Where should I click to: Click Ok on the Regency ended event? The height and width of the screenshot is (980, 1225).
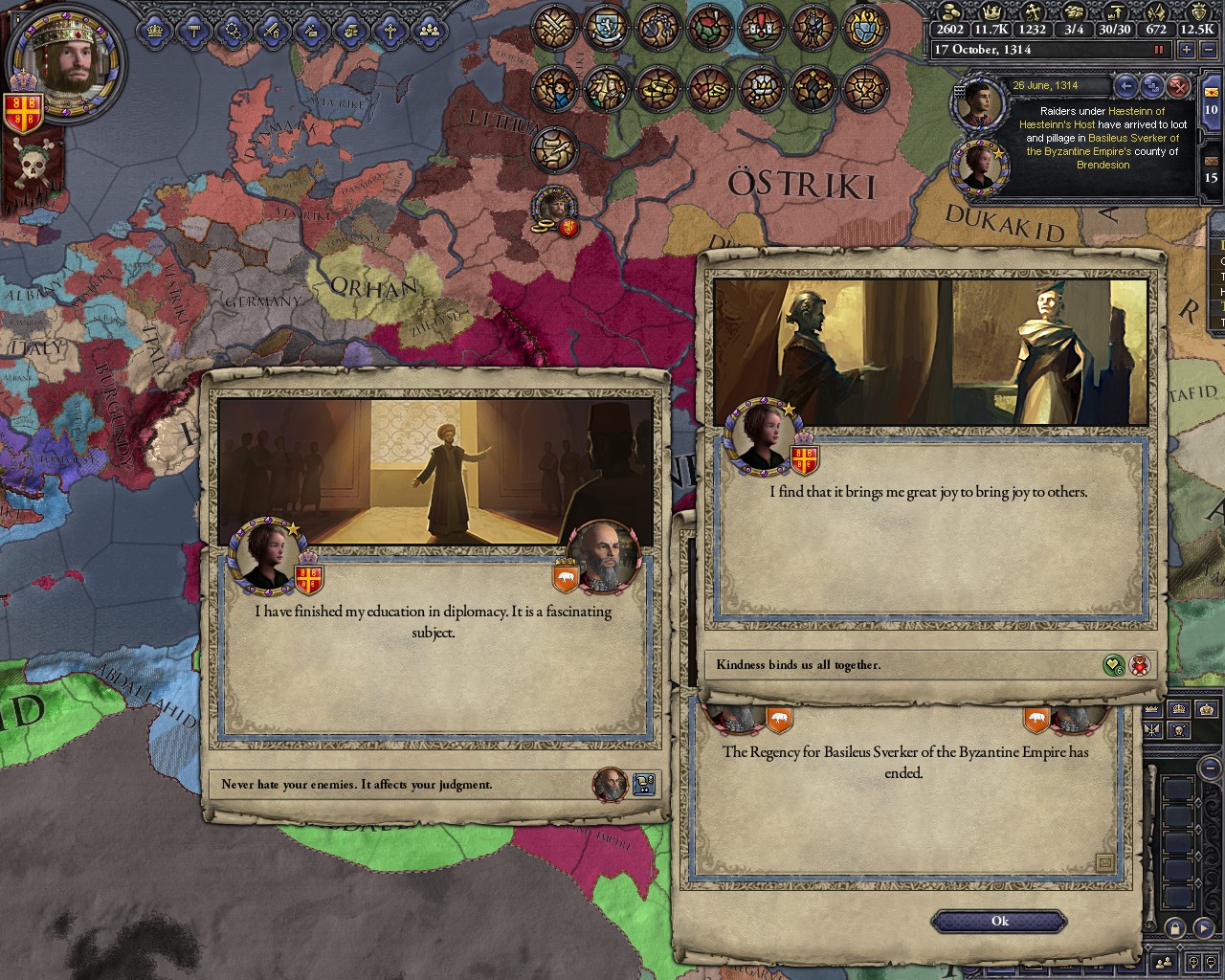pyautogui.click(x=998, y=921)
